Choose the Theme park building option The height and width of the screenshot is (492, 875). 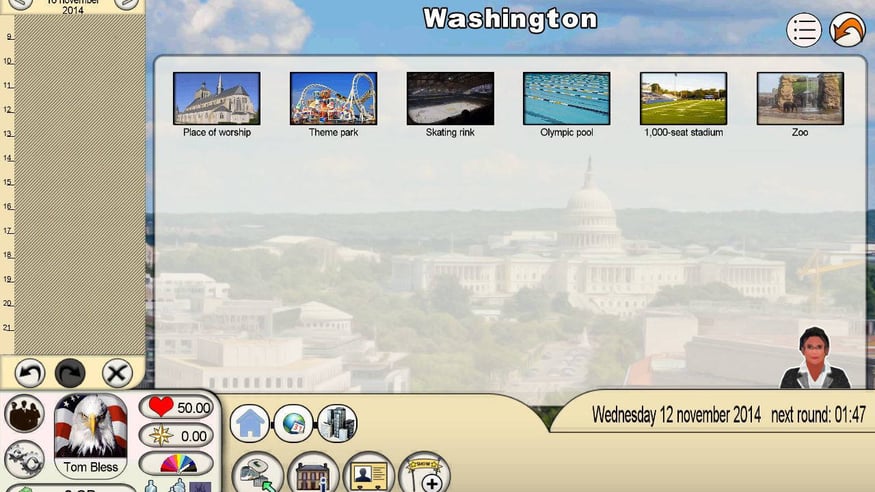pos(333,98)
